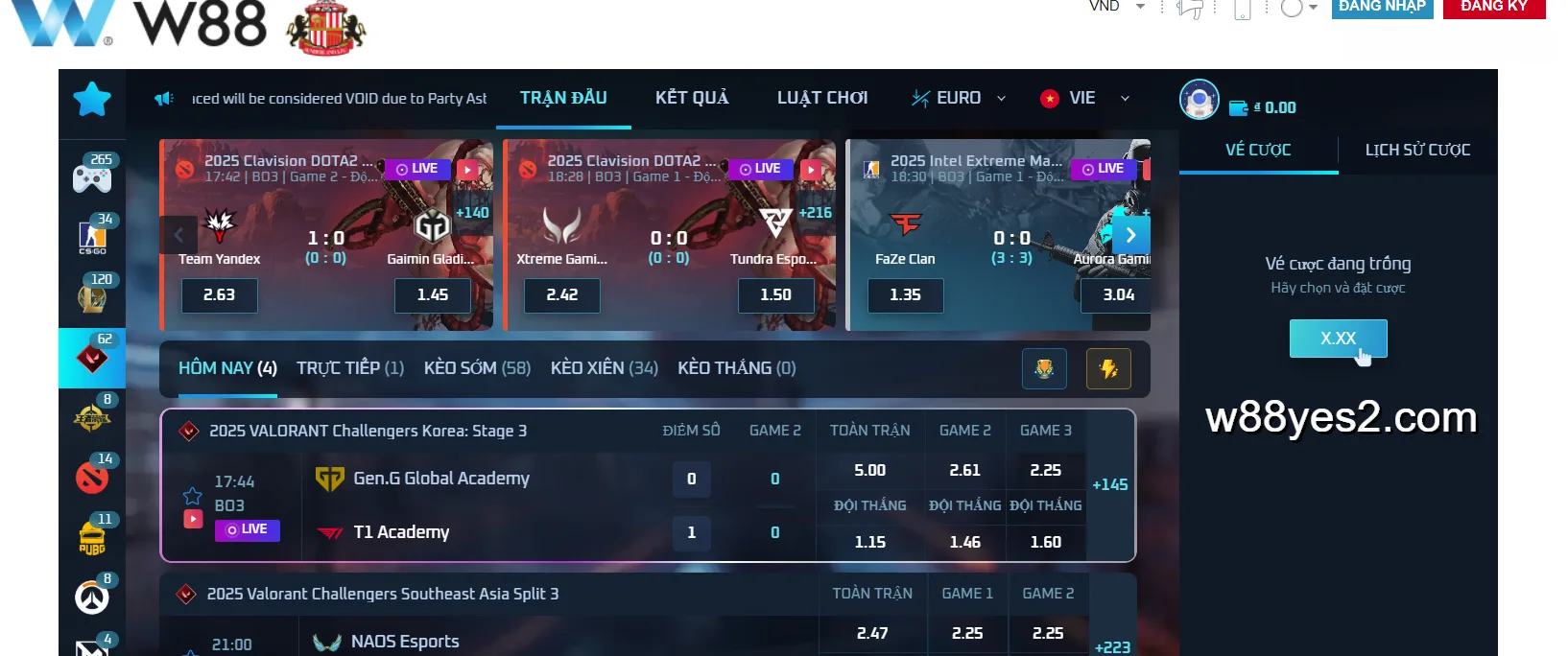The height and width of the screenshot is (656, 1568).
Task: Click the lightning bolt quick bet button
Action: pos(1108,369)
